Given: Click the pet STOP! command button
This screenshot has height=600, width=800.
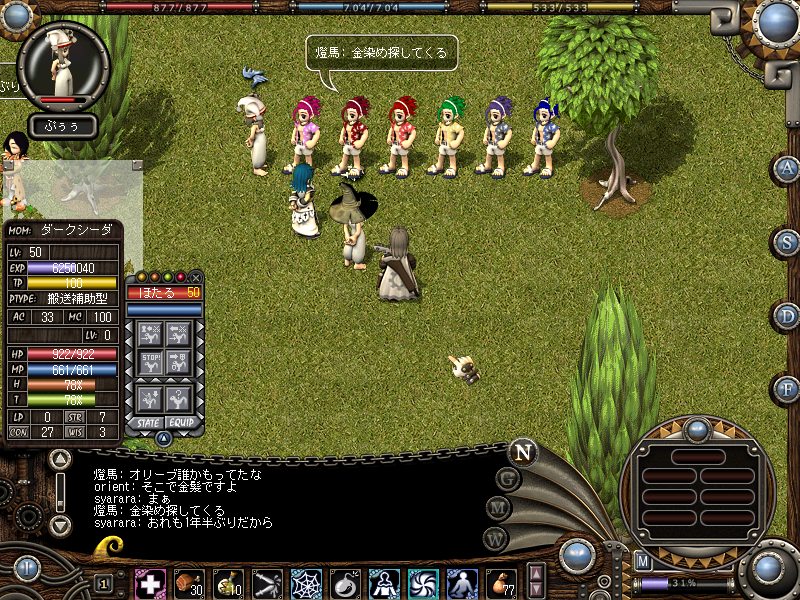Looking at the screenshot, I should click(x=150, y=359).
